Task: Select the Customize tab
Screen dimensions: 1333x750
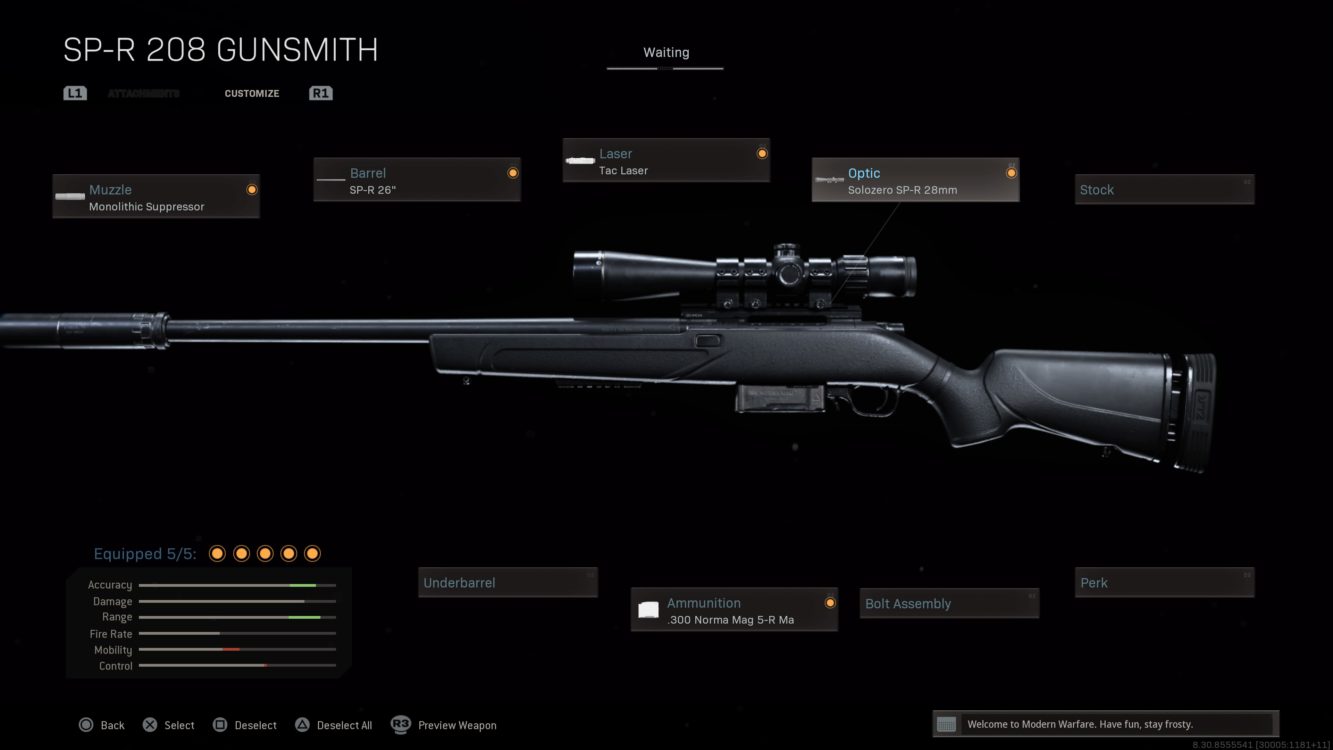Action: pos(251,93)
